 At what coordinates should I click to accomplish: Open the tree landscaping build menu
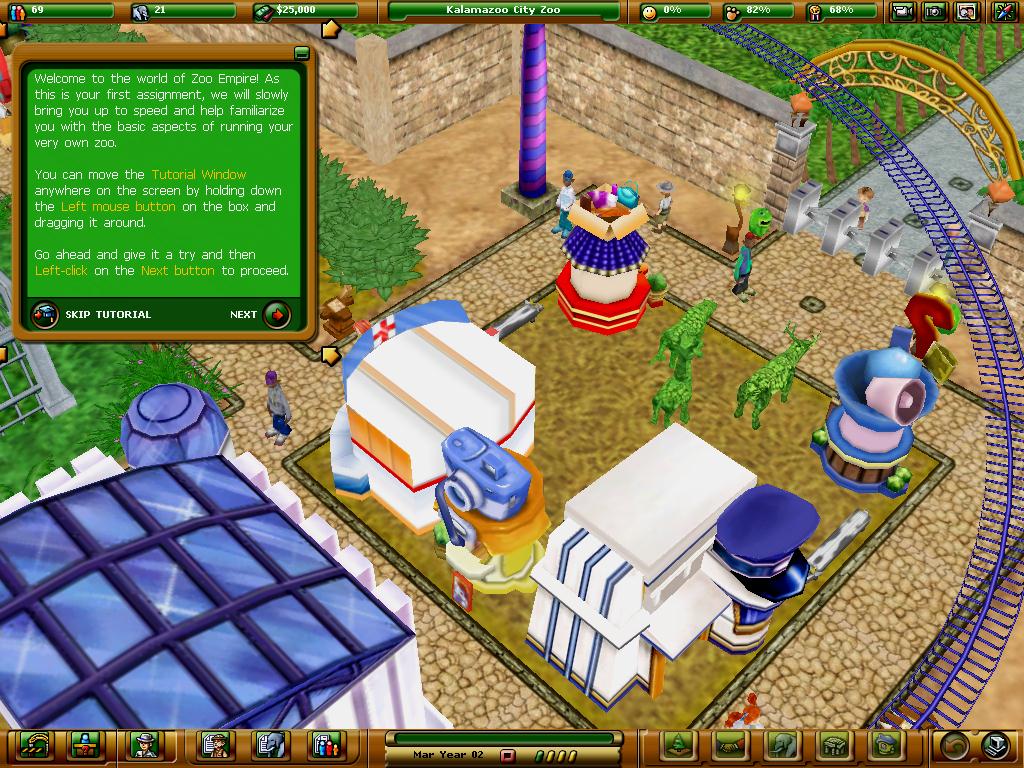678,745
